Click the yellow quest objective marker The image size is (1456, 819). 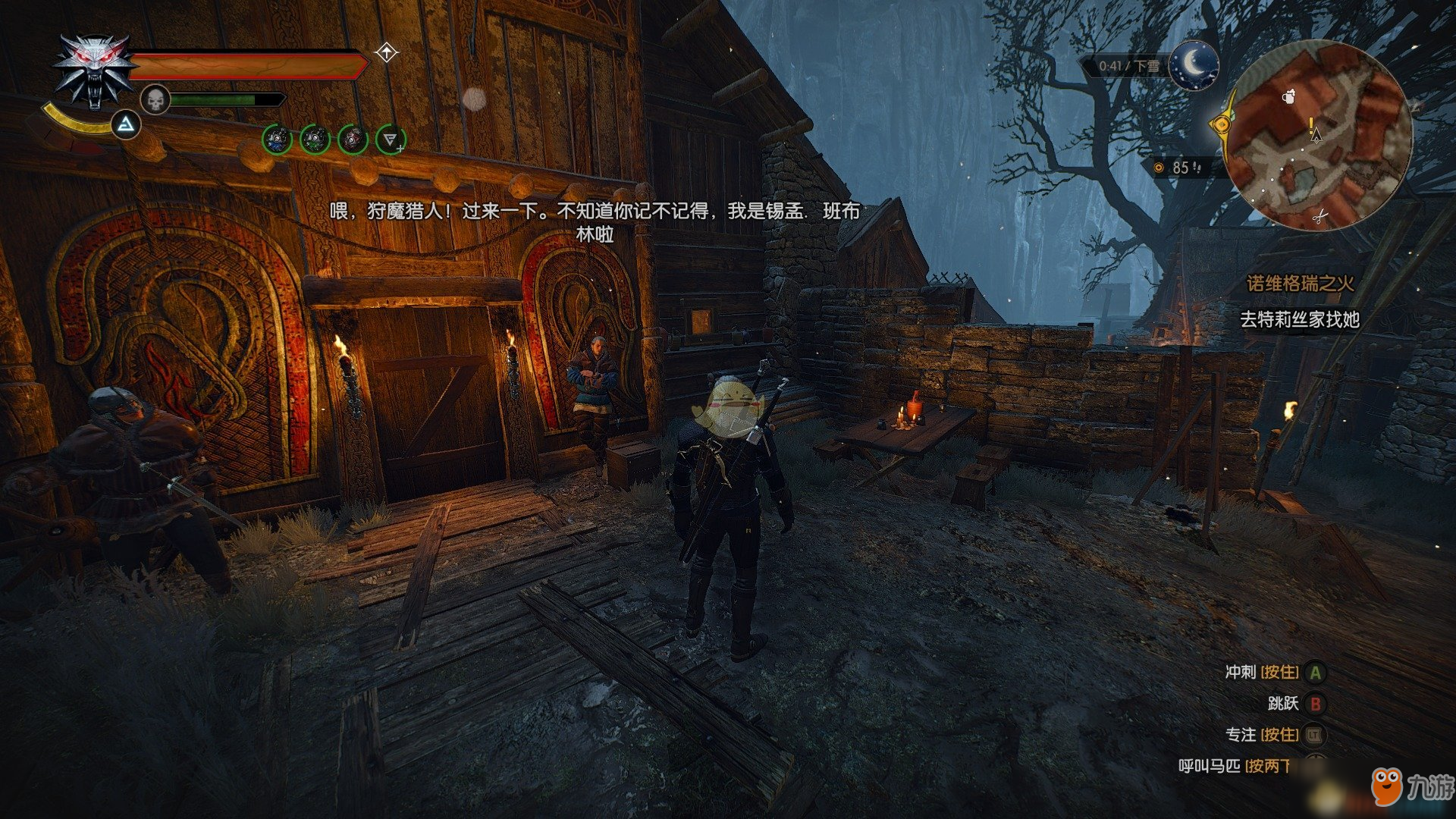[x=1220, y=124]
